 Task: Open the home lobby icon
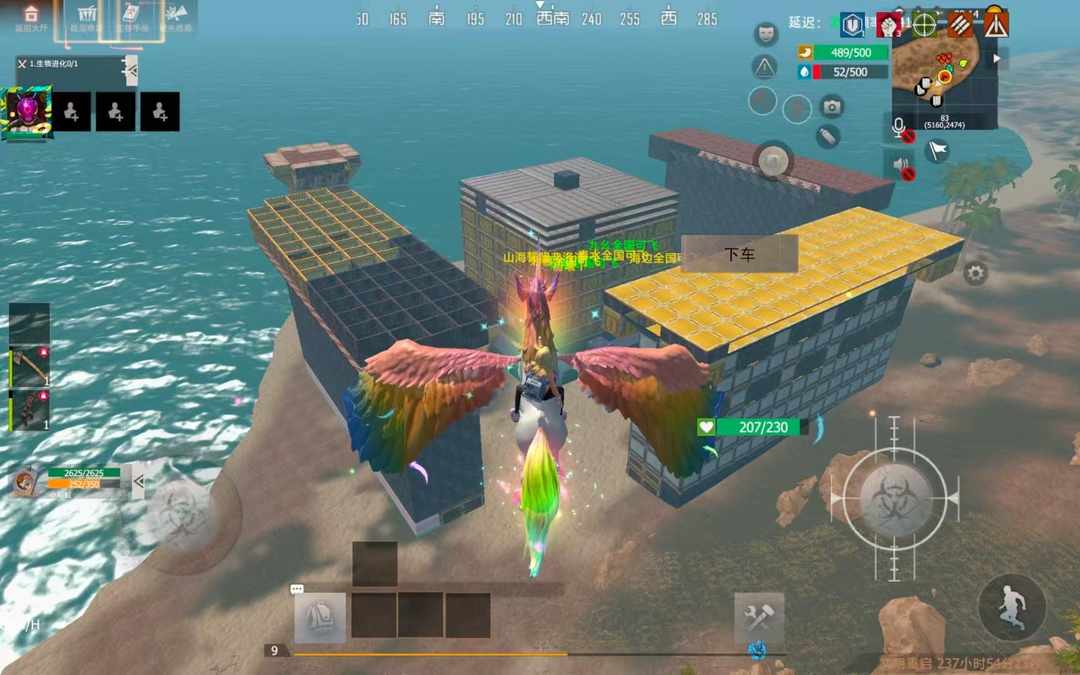coord(30,16)
